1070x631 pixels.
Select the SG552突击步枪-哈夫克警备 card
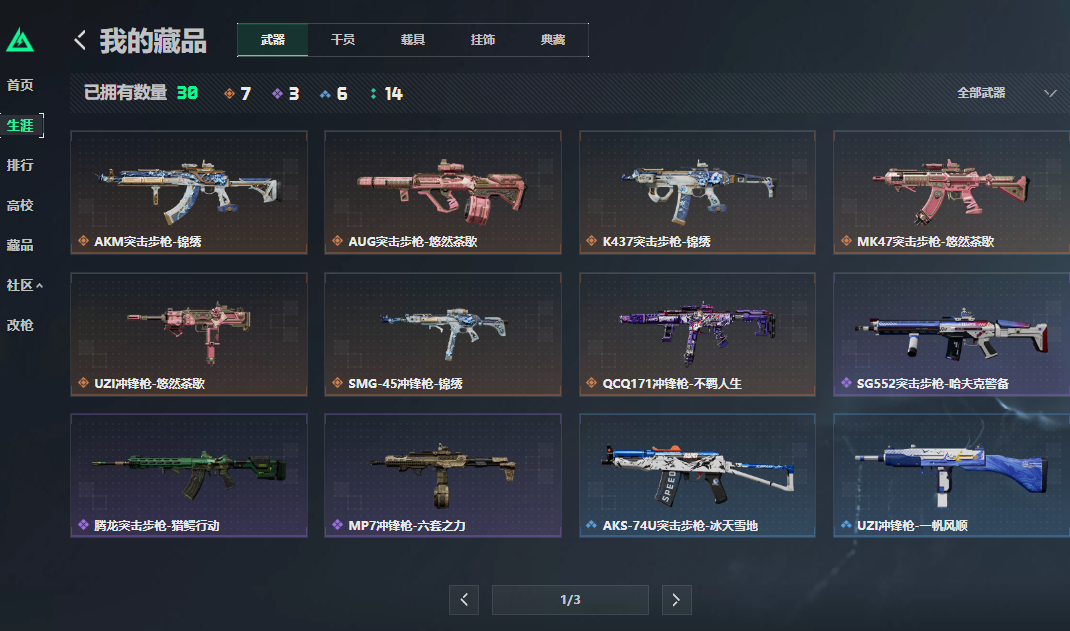pyautogui.click(x=951, y=334)
